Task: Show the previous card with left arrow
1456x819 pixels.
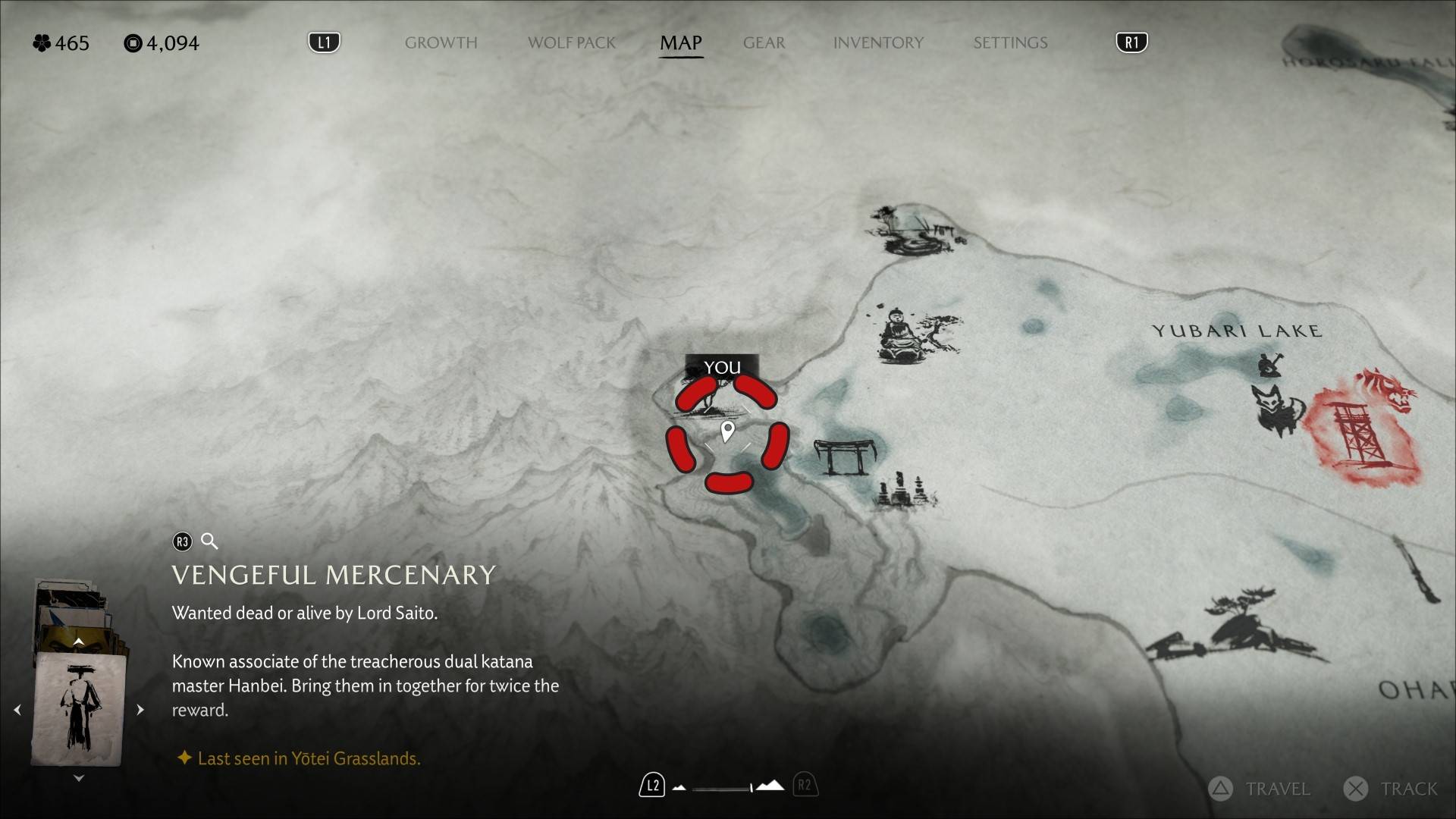Action: [x=17, y=710]
